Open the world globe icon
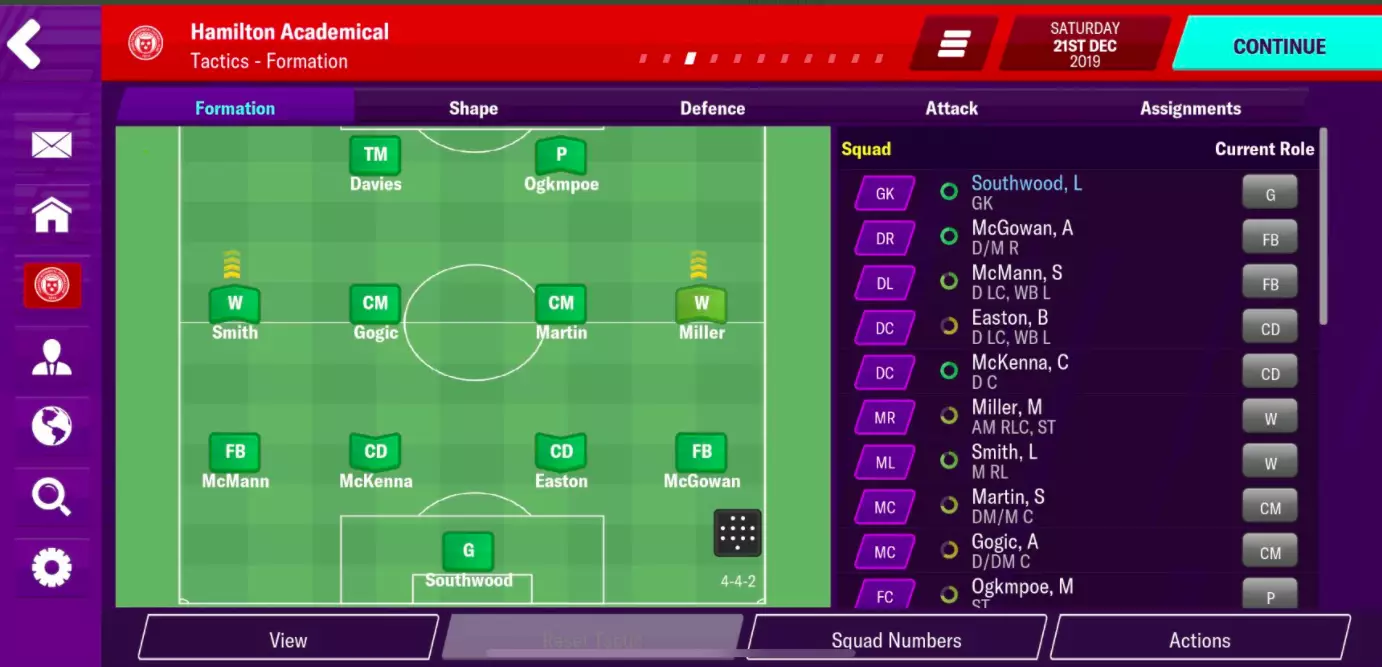 coord(51,427)
